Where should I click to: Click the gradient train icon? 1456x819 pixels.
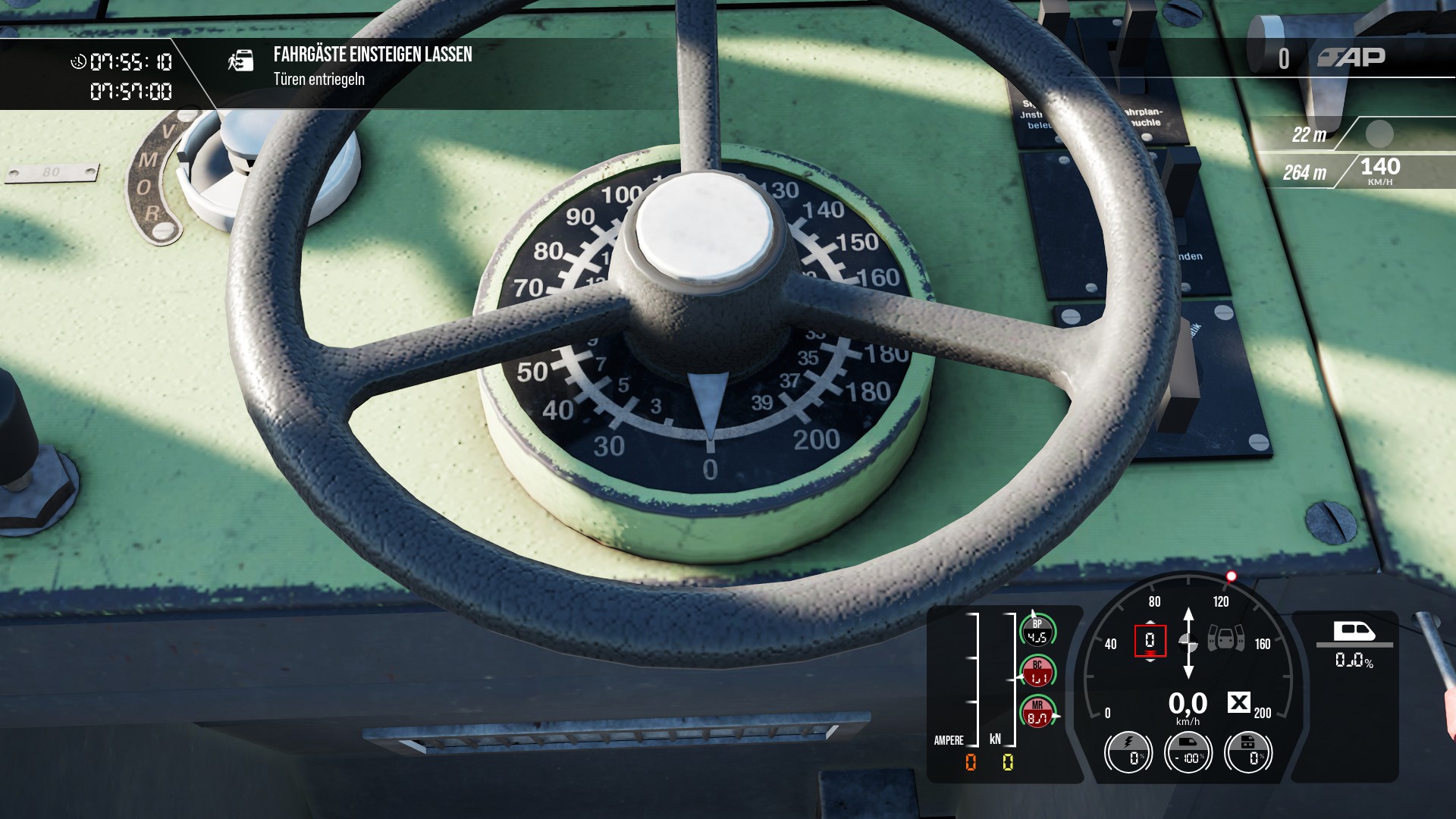coord(1354,631)
